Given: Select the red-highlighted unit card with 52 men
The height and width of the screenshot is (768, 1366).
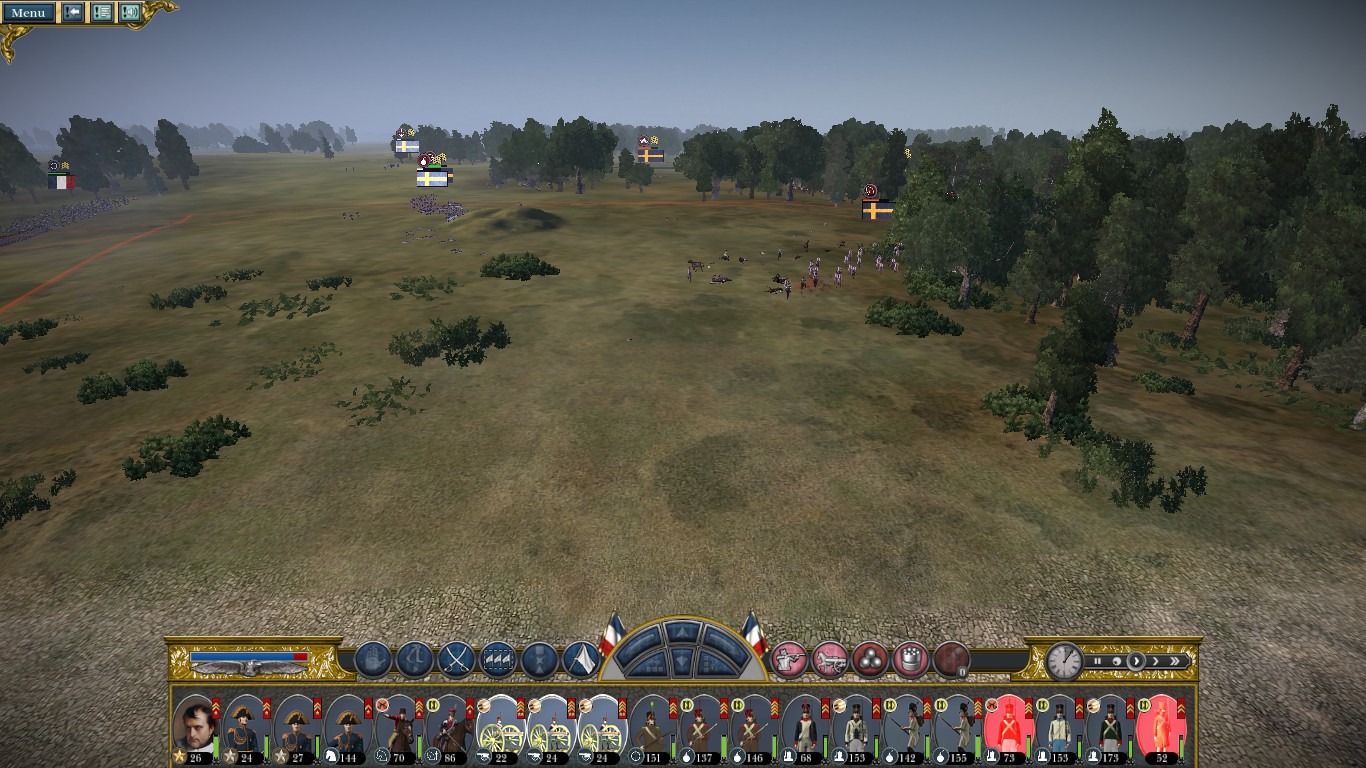Looking at the screenshot, I should click(1160, 728).
